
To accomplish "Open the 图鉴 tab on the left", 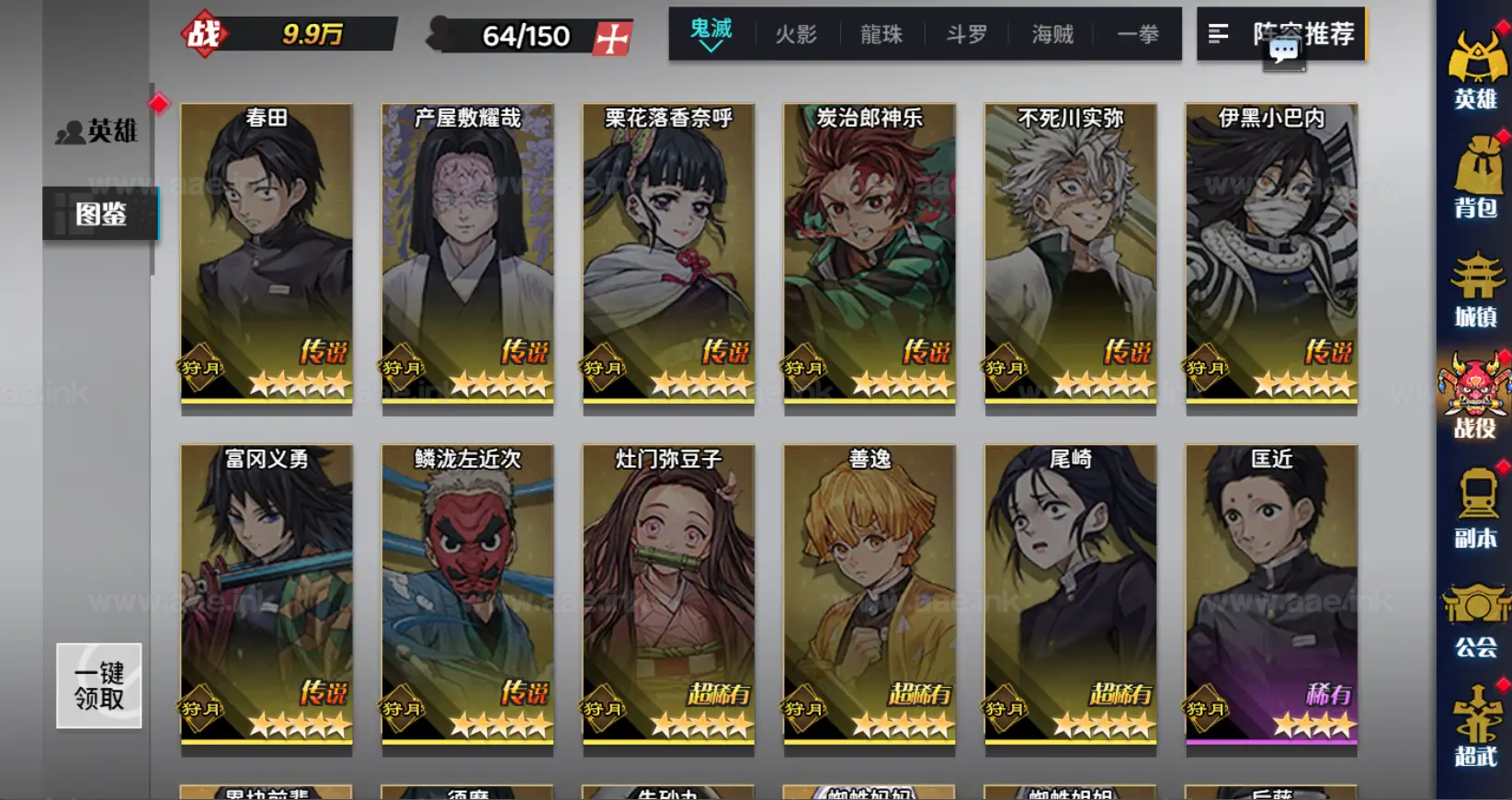I will tap(101, 212).
